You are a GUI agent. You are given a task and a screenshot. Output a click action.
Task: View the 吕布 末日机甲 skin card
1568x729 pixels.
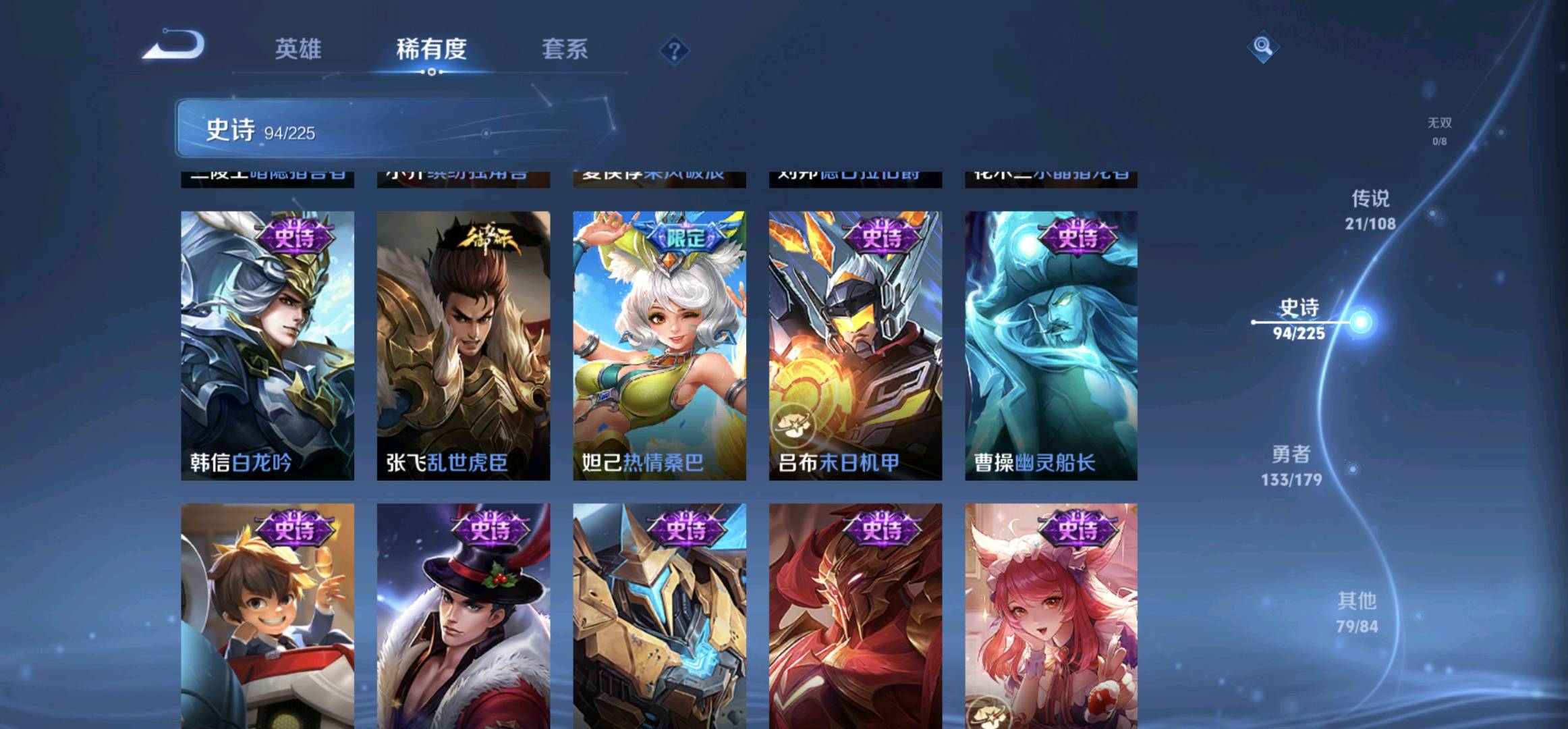point(855,346)
